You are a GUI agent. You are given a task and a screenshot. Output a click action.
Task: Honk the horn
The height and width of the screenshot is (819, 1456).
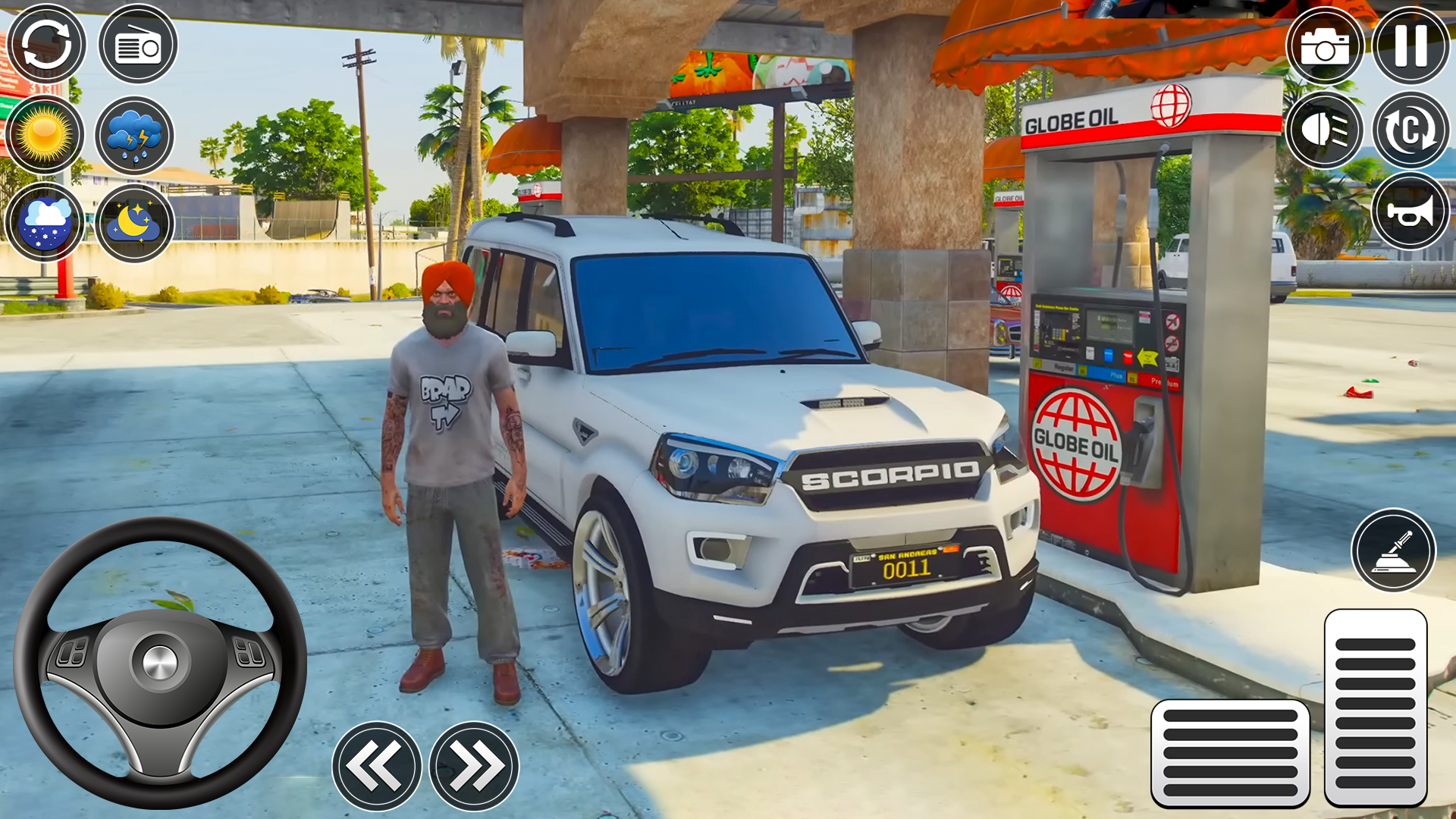1410,211
